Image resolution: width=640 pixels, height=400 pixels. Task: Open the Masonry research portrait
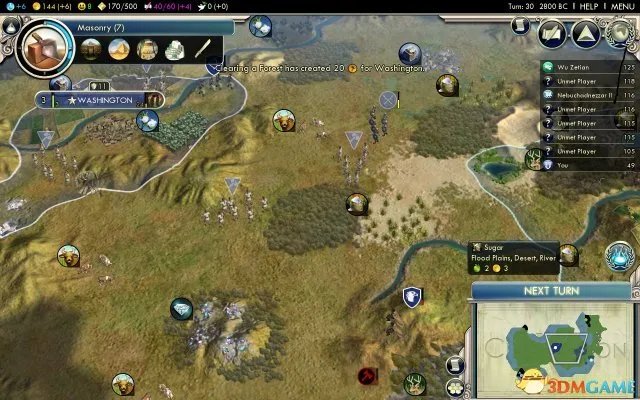click(x=40, y=45)
